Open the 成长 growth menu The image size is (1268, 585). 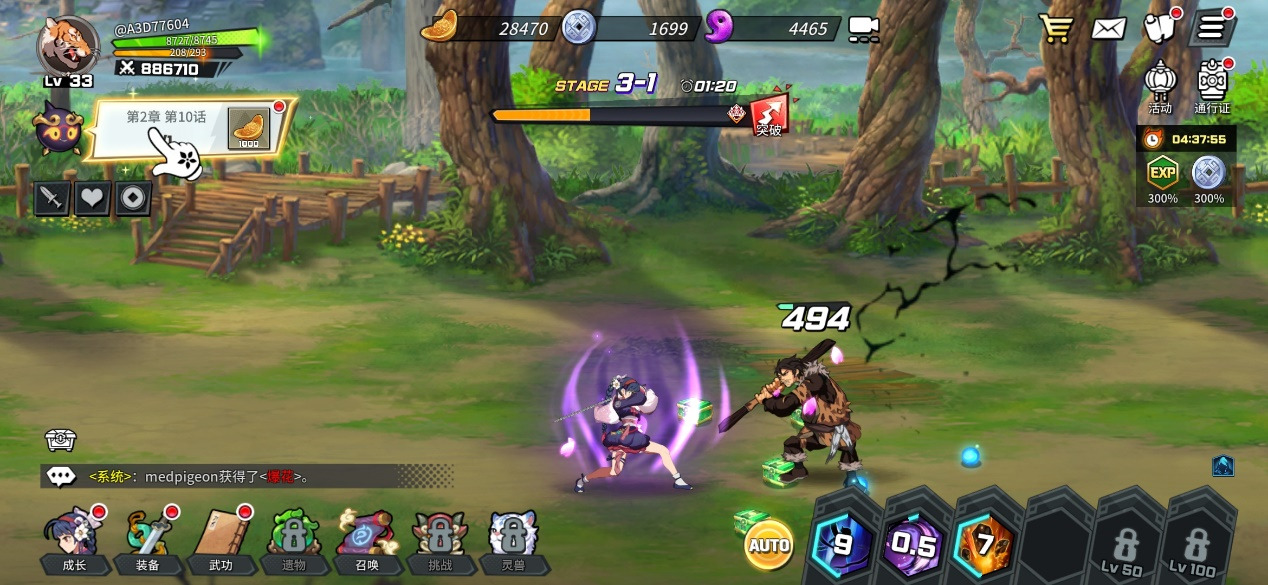coord(74,542)
